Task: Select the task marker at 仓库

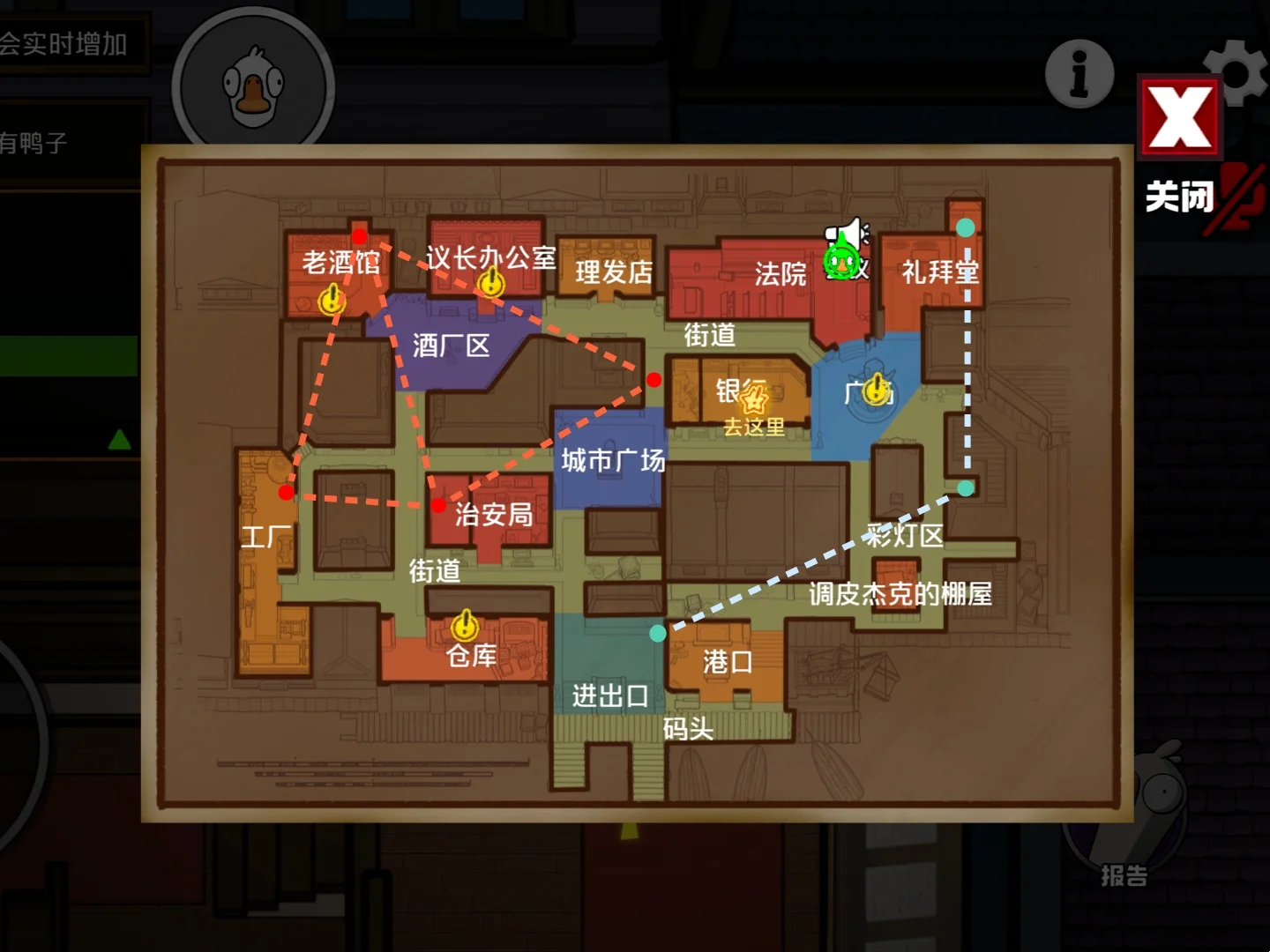Action: tap(465, 625)
